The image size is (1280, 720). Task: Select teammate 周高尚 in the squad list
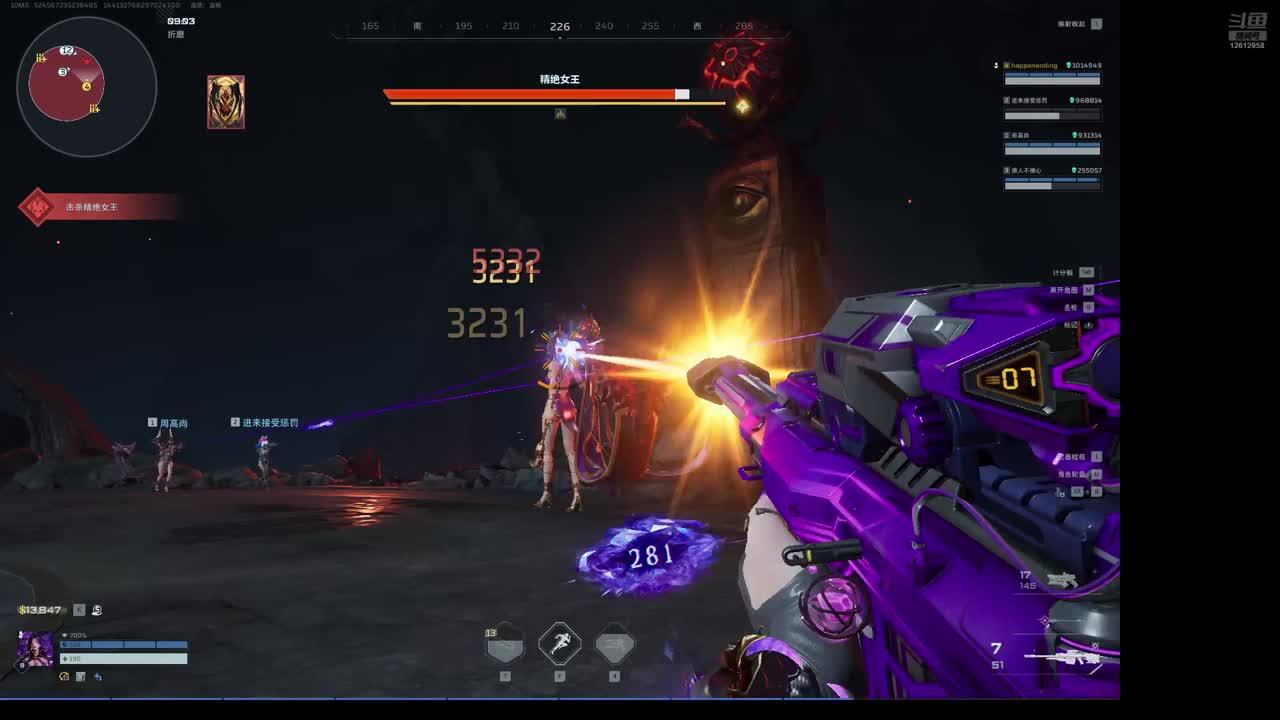click(x=1052, y=142)
